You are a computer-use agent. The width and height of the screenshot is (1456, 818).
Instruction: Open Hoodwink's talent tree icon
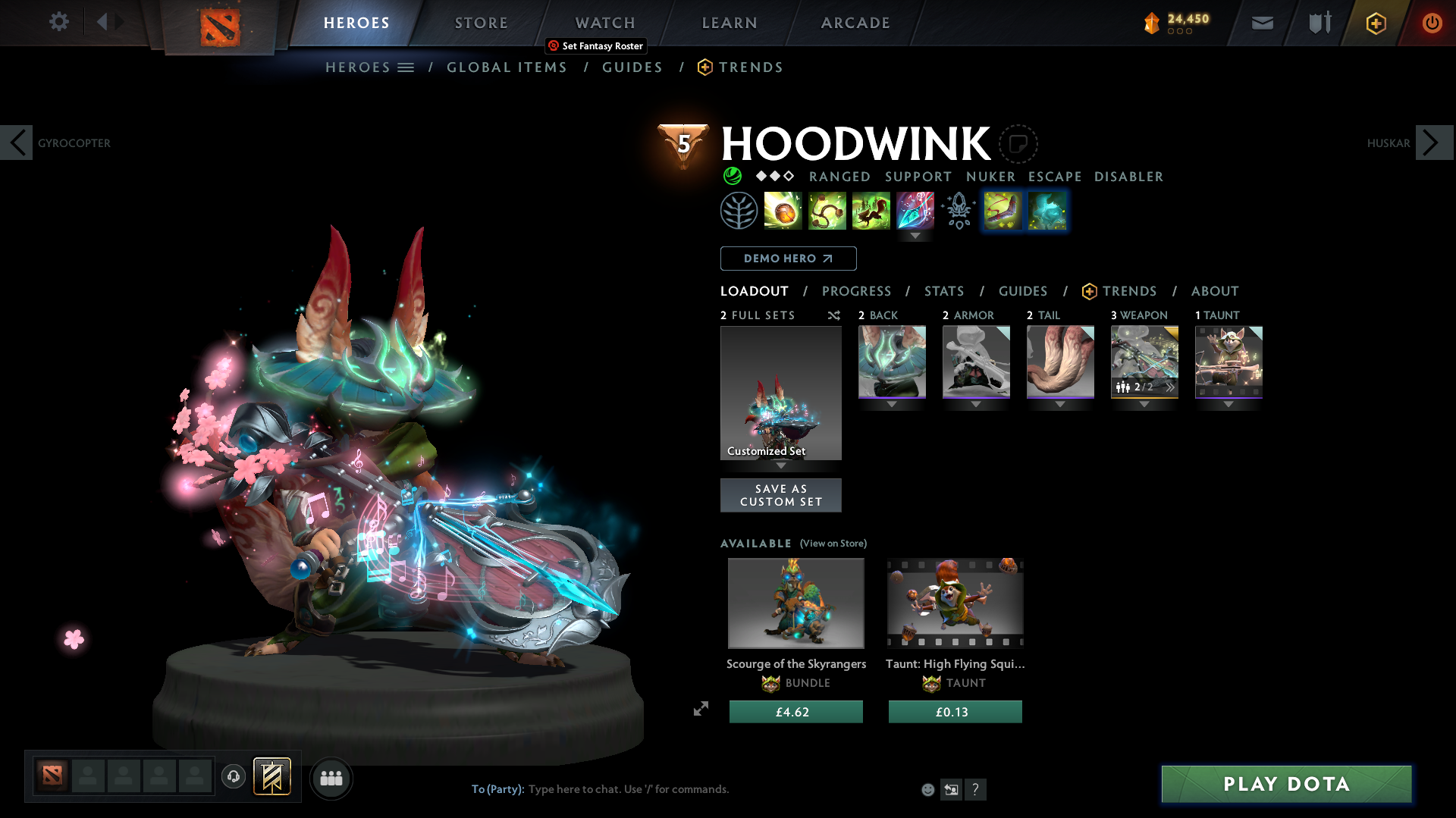pyautogui.click(x=739, y=211)
